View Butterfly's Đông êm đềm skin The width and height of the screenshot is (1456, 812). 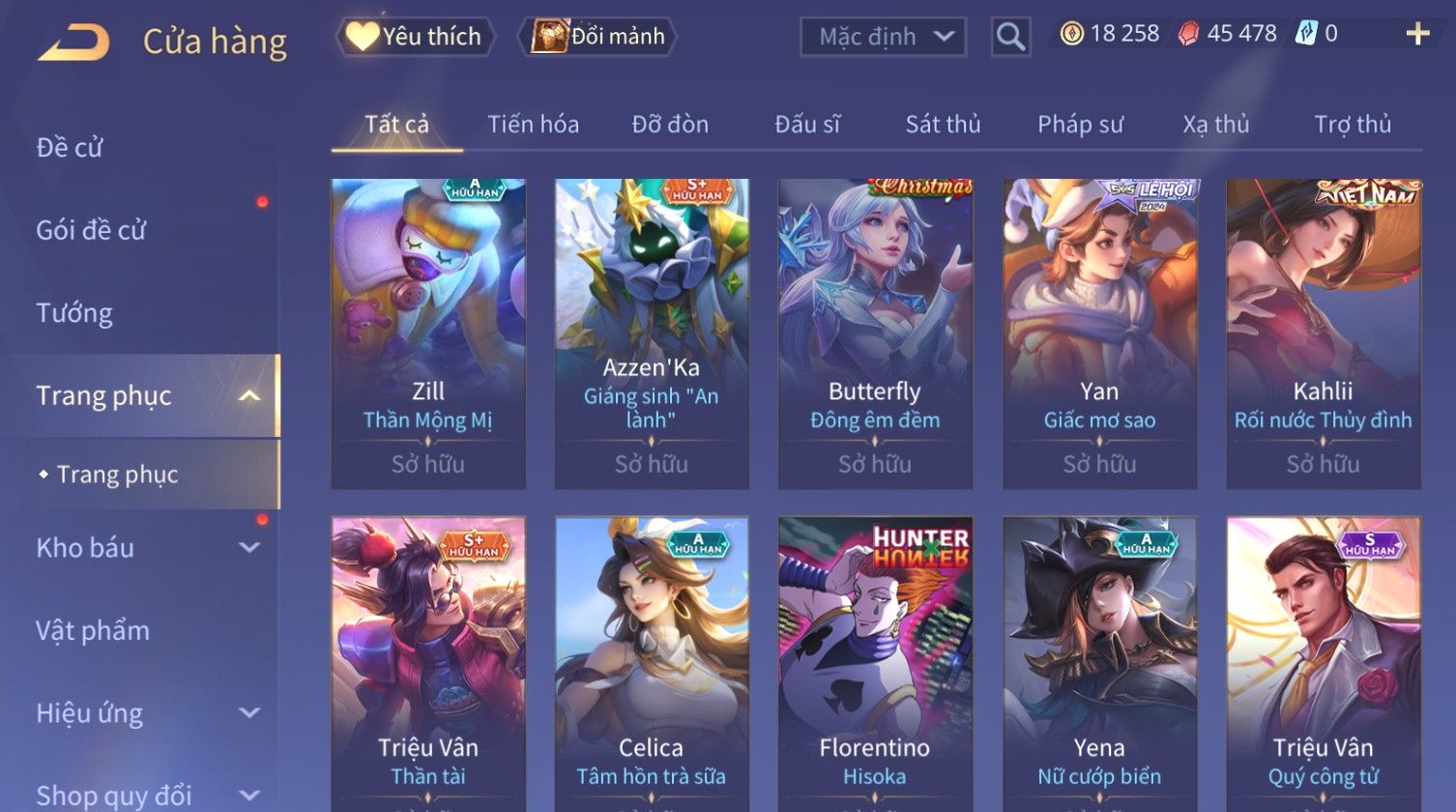[x=875, y=333]
